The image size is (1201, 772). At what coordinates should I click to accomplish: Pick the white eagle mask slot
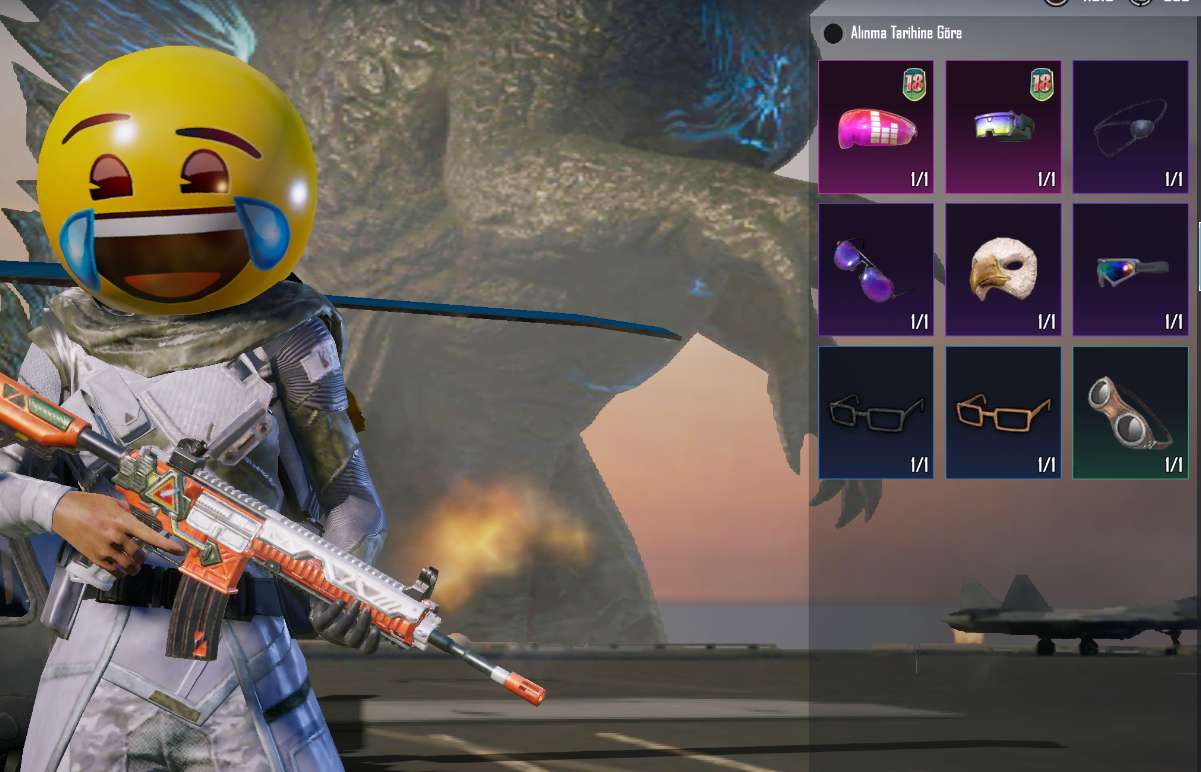pos(1003,270)
